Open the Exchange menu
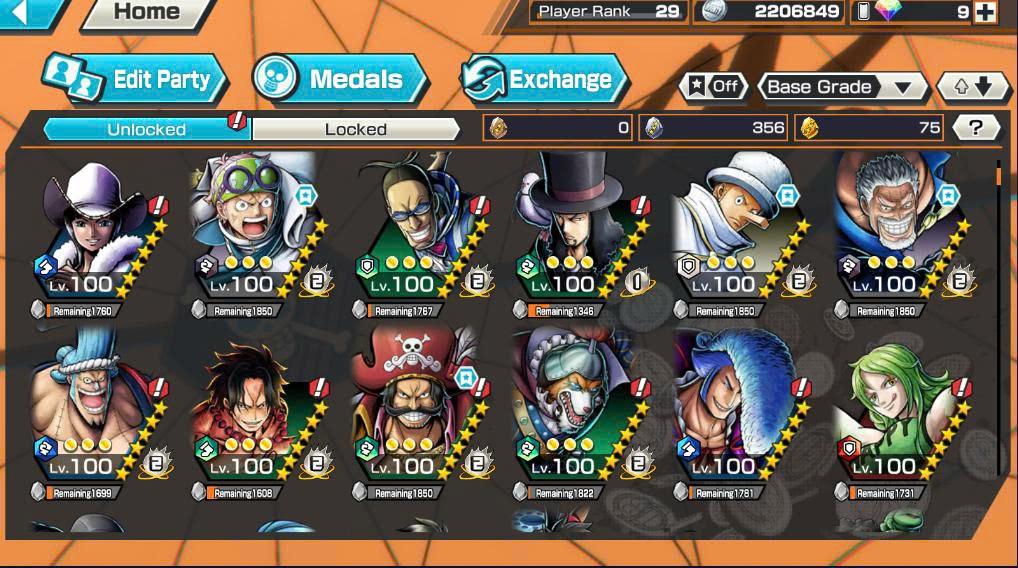 coord(543,80)
